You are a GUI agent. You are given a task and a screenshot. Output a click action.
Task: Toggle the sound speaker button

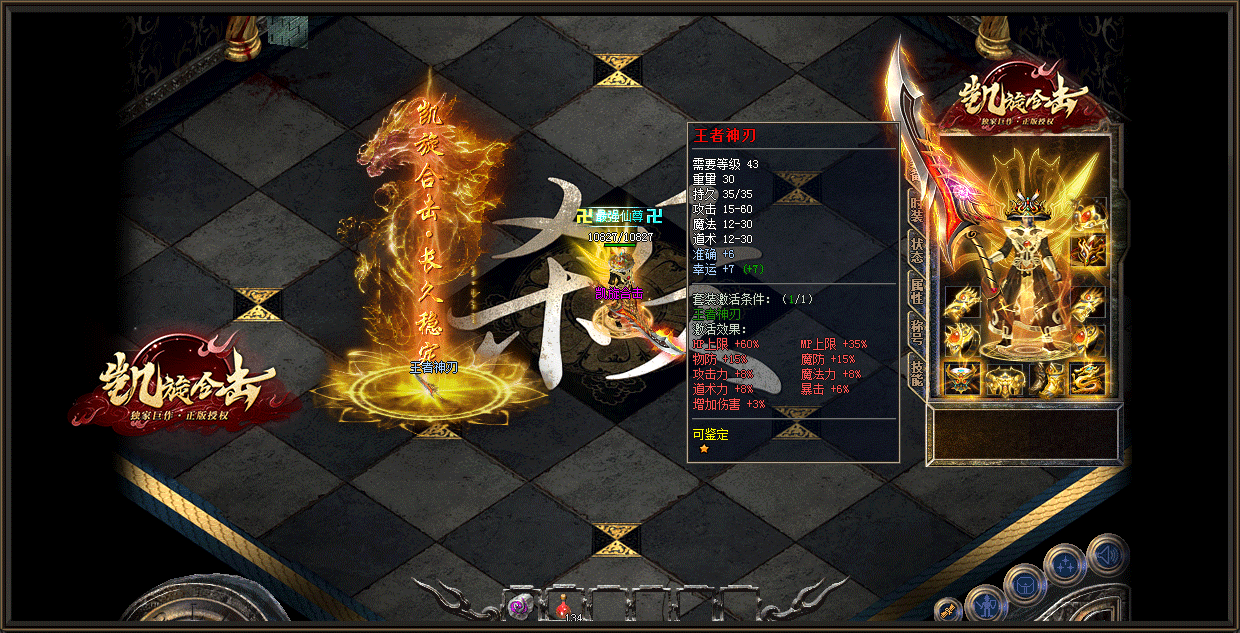pyautogui.click(x=1106, y=553)
